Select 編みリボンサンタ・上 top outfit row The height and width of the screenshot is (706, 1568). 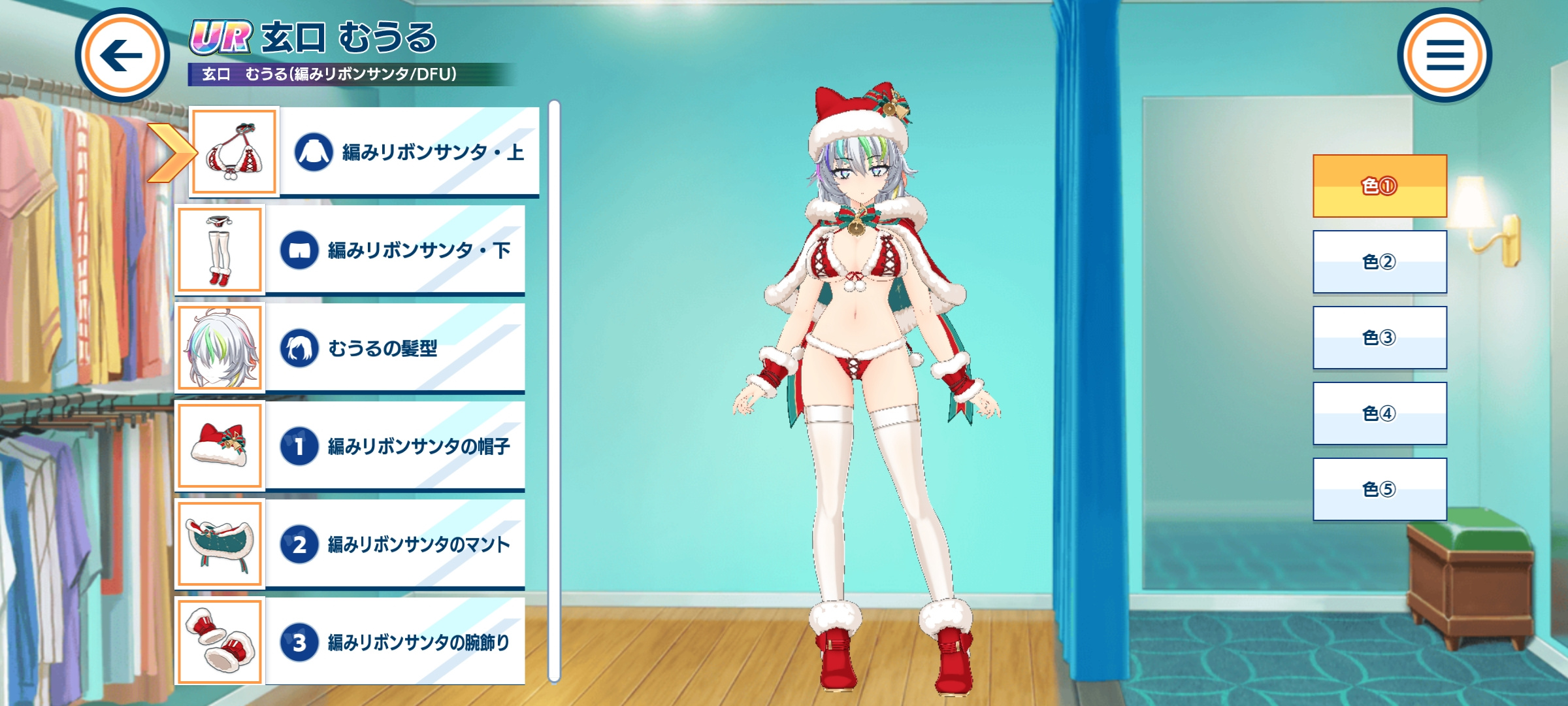(x=408, y=152)
